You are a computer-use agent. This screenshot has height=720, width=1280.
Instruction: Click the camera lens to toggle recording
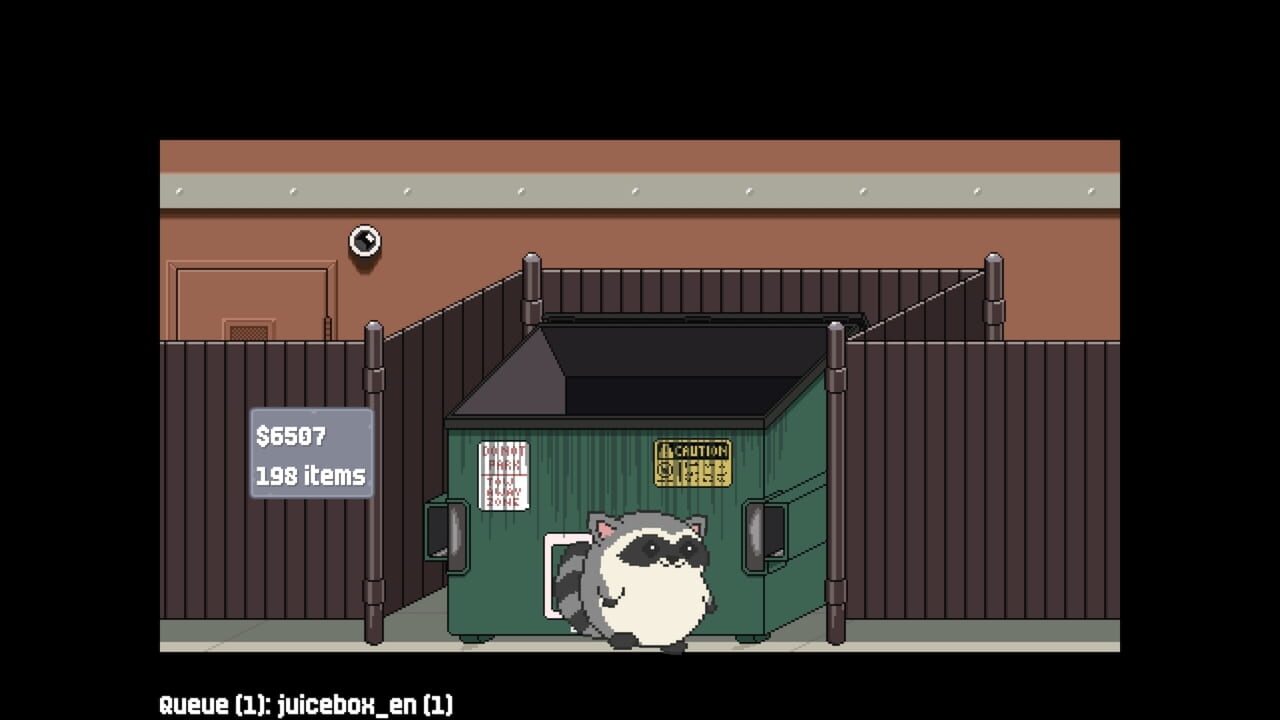pyautogui.click(x=365, y=239)
